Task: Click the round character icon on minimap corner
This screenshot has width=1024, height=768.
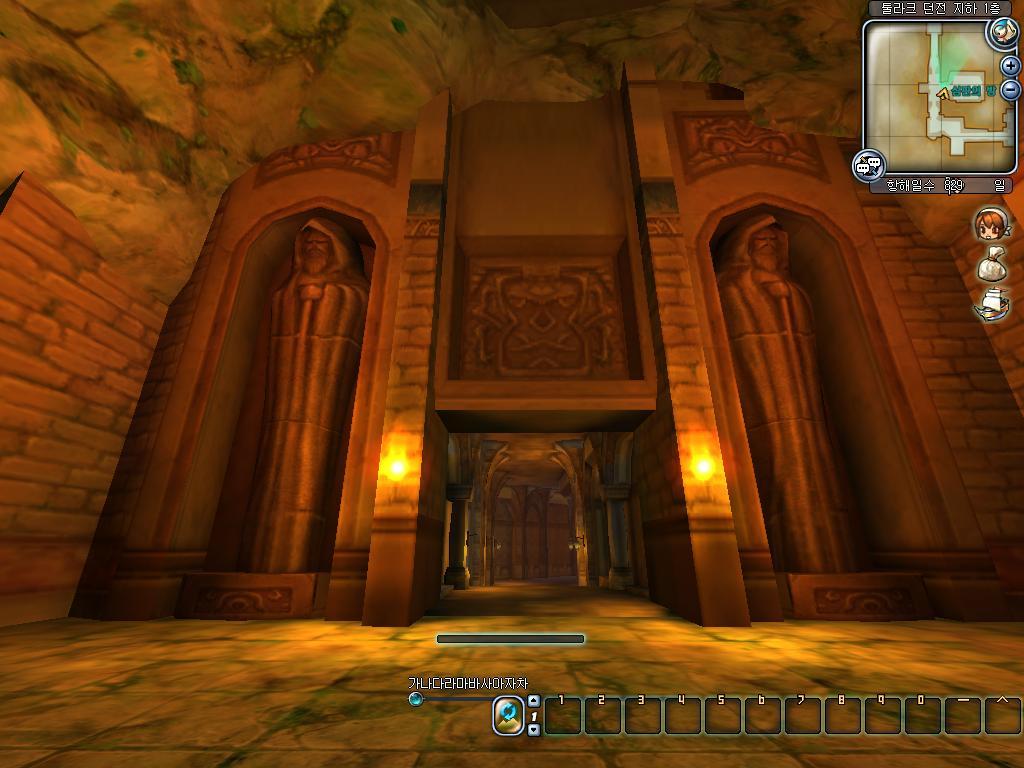Action: (x=1001, y=32)
